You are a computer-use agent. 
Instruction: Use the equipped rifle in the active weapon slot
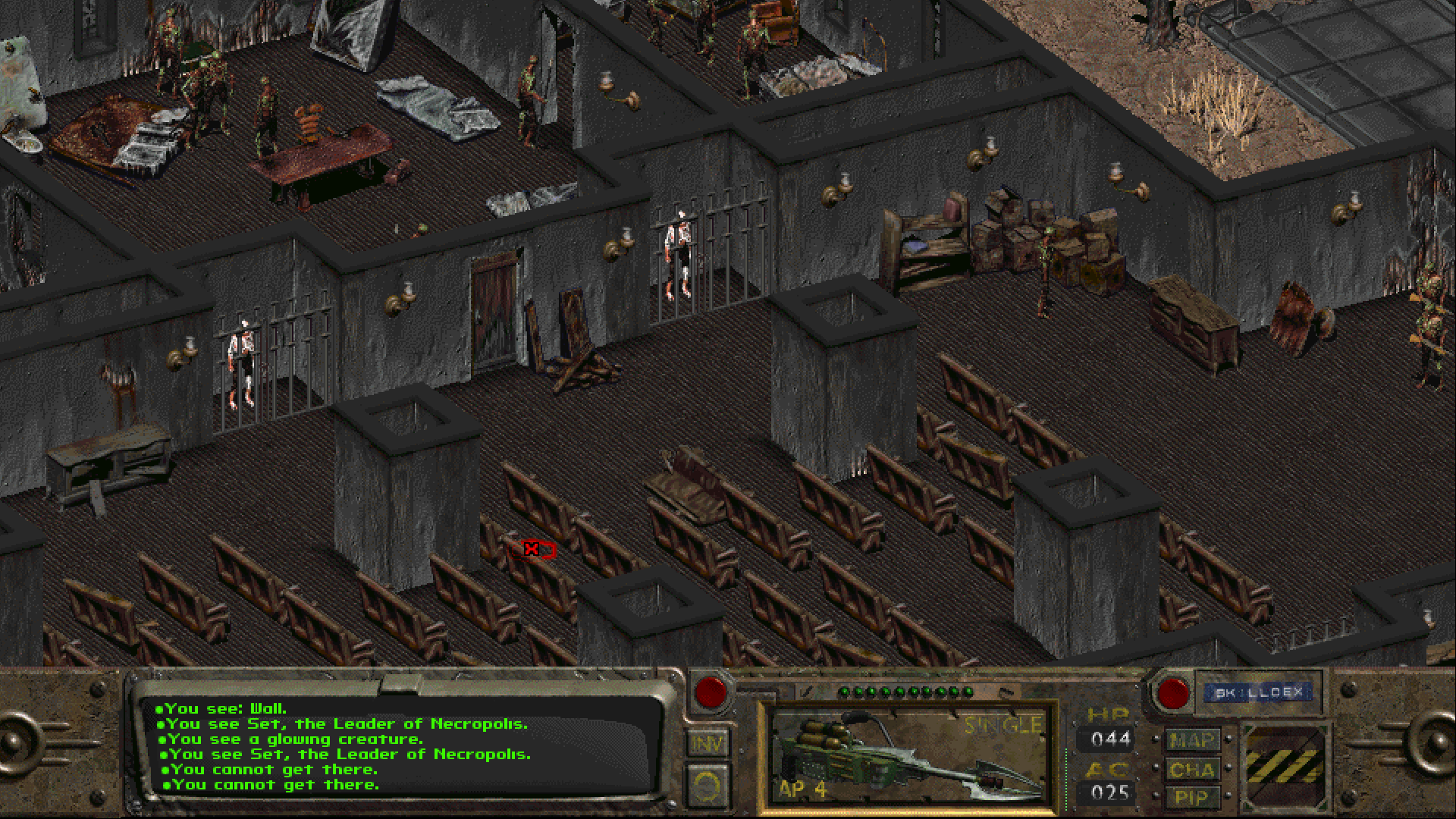(907, 755)
